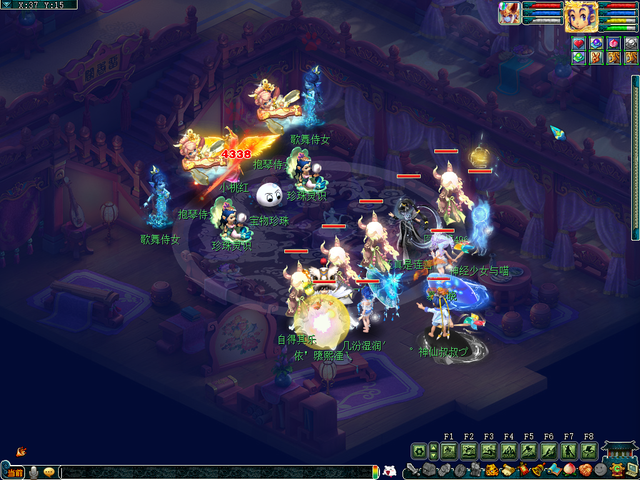Viewport: 640px width, 480px height.
Task: Select the peach icon in bottom toolbar
Action: tap(570, 470)
